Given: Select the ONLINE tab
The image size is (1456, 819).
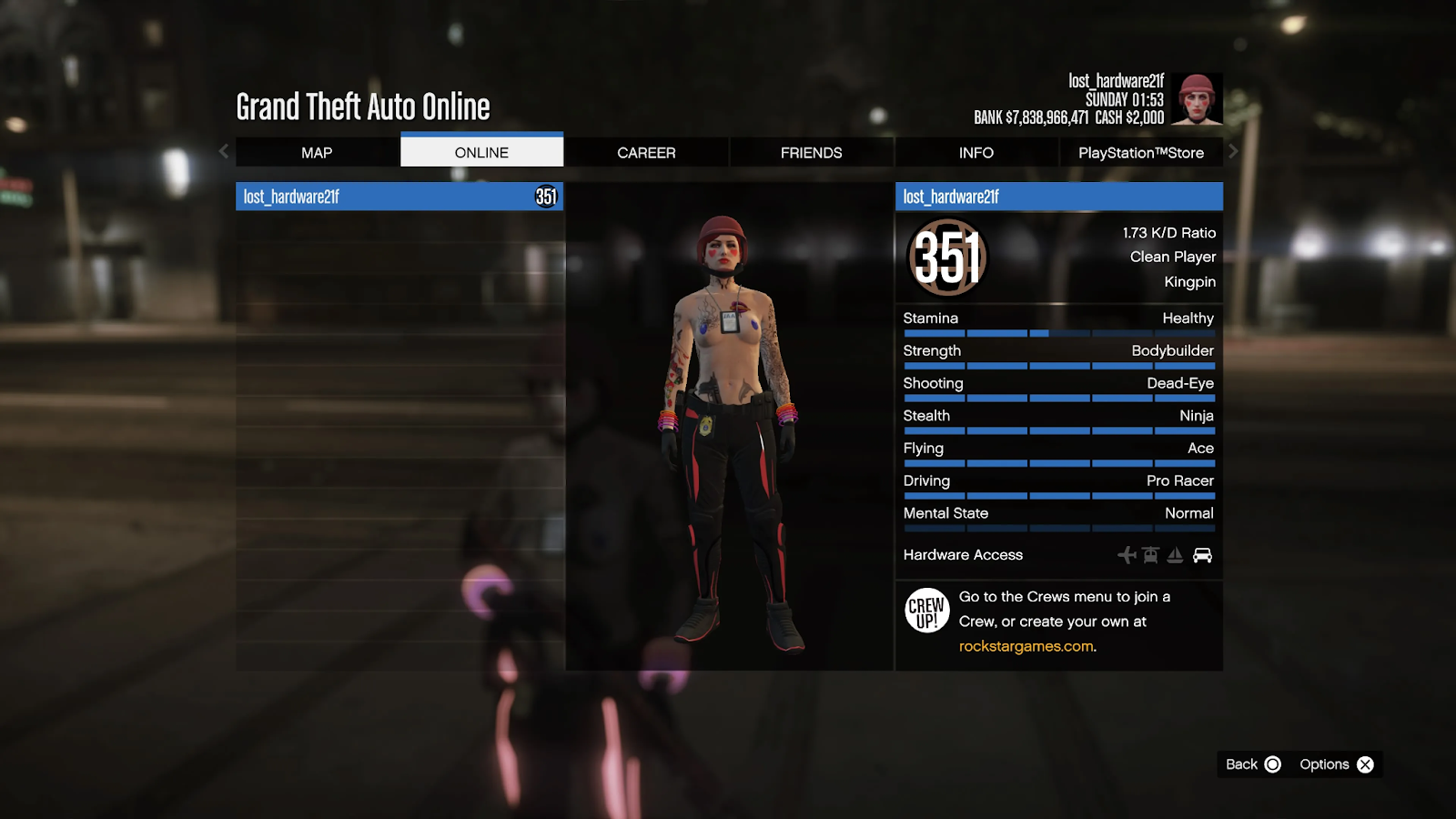Looking at the screenshot, I should pos(481,153).
